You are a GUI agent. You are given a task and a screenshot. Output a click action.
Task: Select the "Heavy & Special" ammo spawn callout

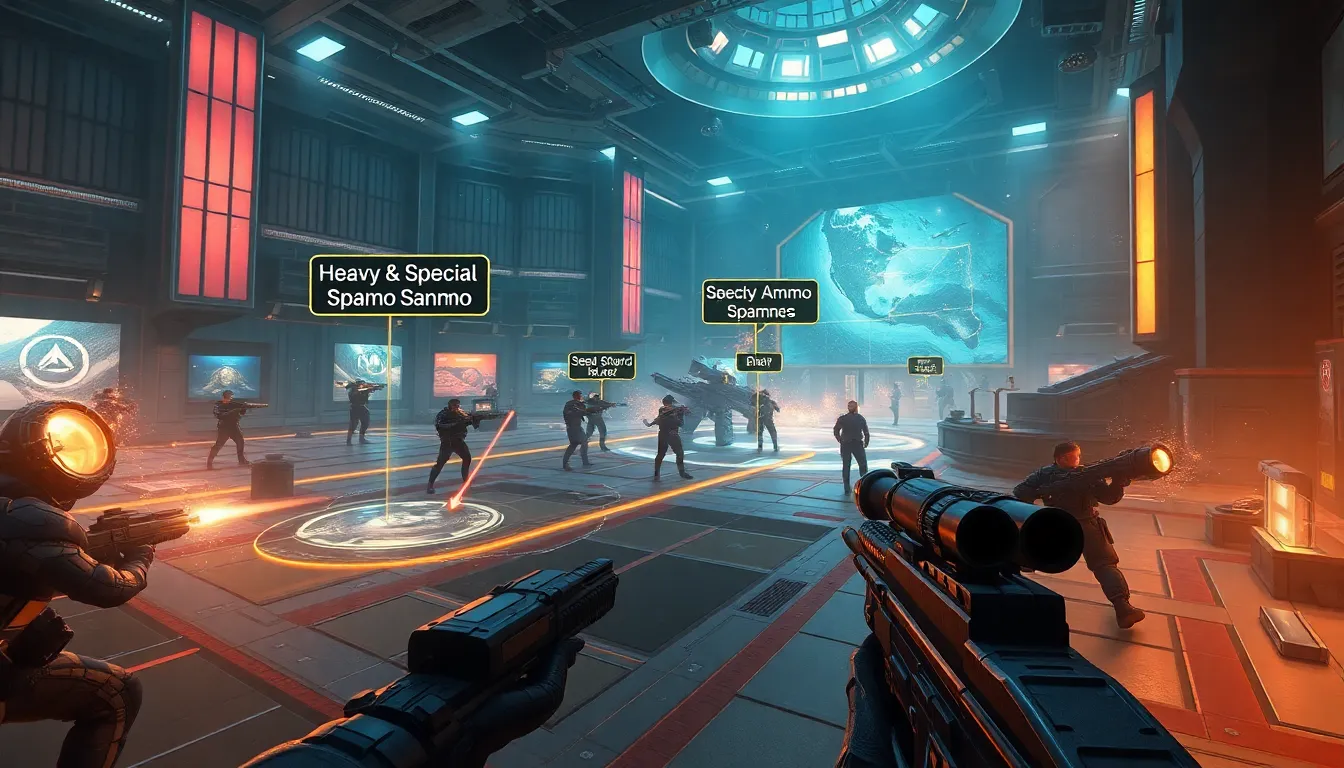tap(399, 285)
